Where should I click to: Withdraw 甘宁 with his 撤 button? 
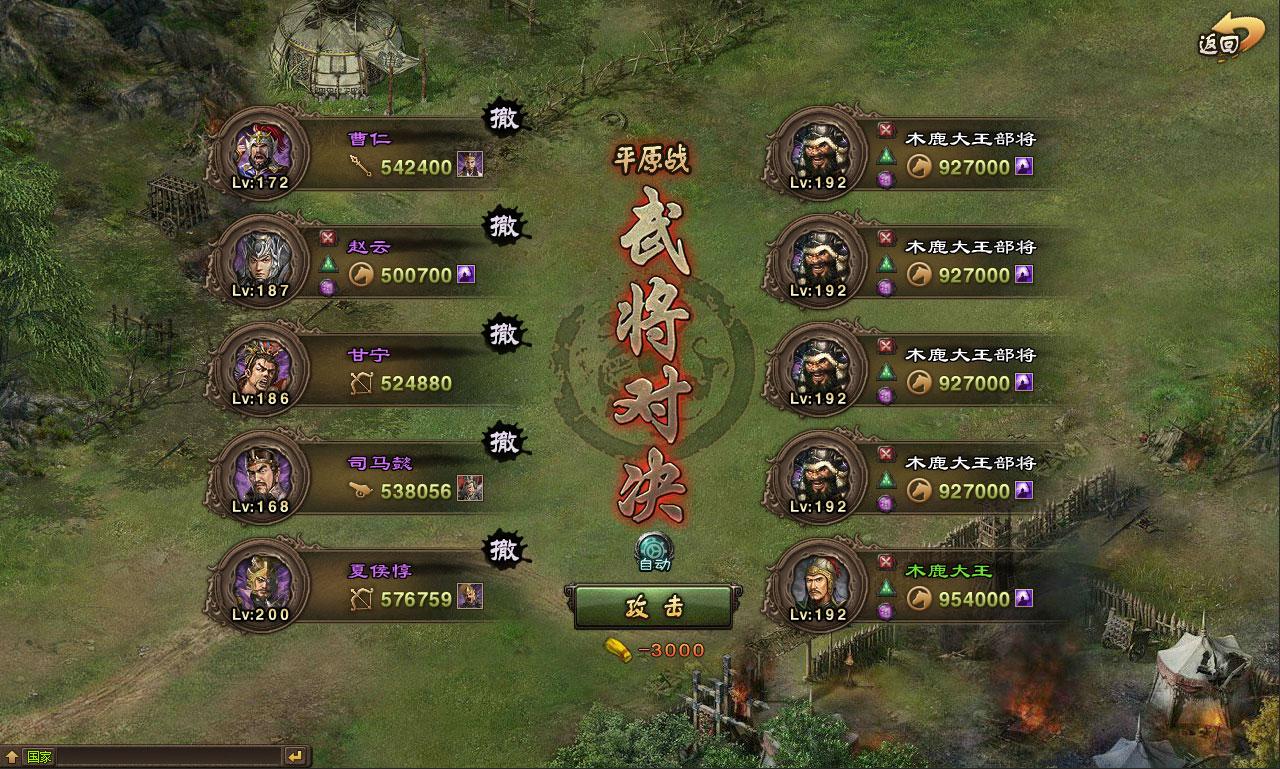click(504, 334)
